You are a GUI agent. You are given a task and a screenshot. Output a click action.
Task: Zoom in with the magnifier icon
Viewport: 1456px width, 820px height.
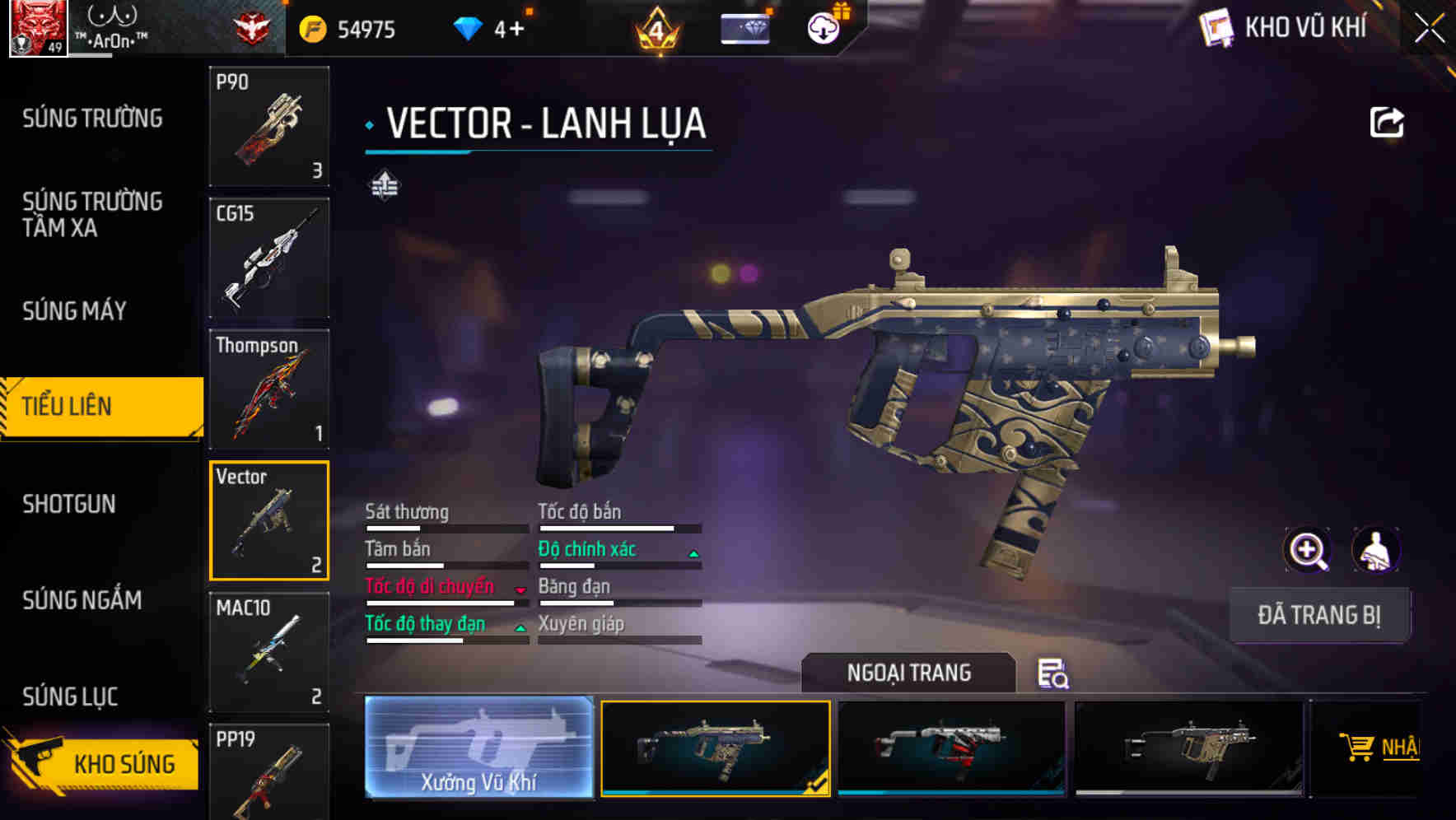[x=1306, y=550]
